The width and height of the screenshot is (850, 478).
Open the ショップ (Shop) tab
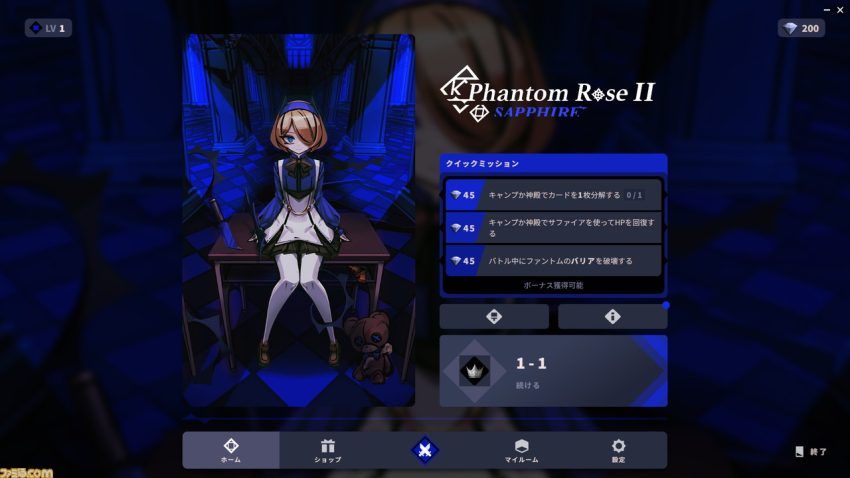pos(327,450)
